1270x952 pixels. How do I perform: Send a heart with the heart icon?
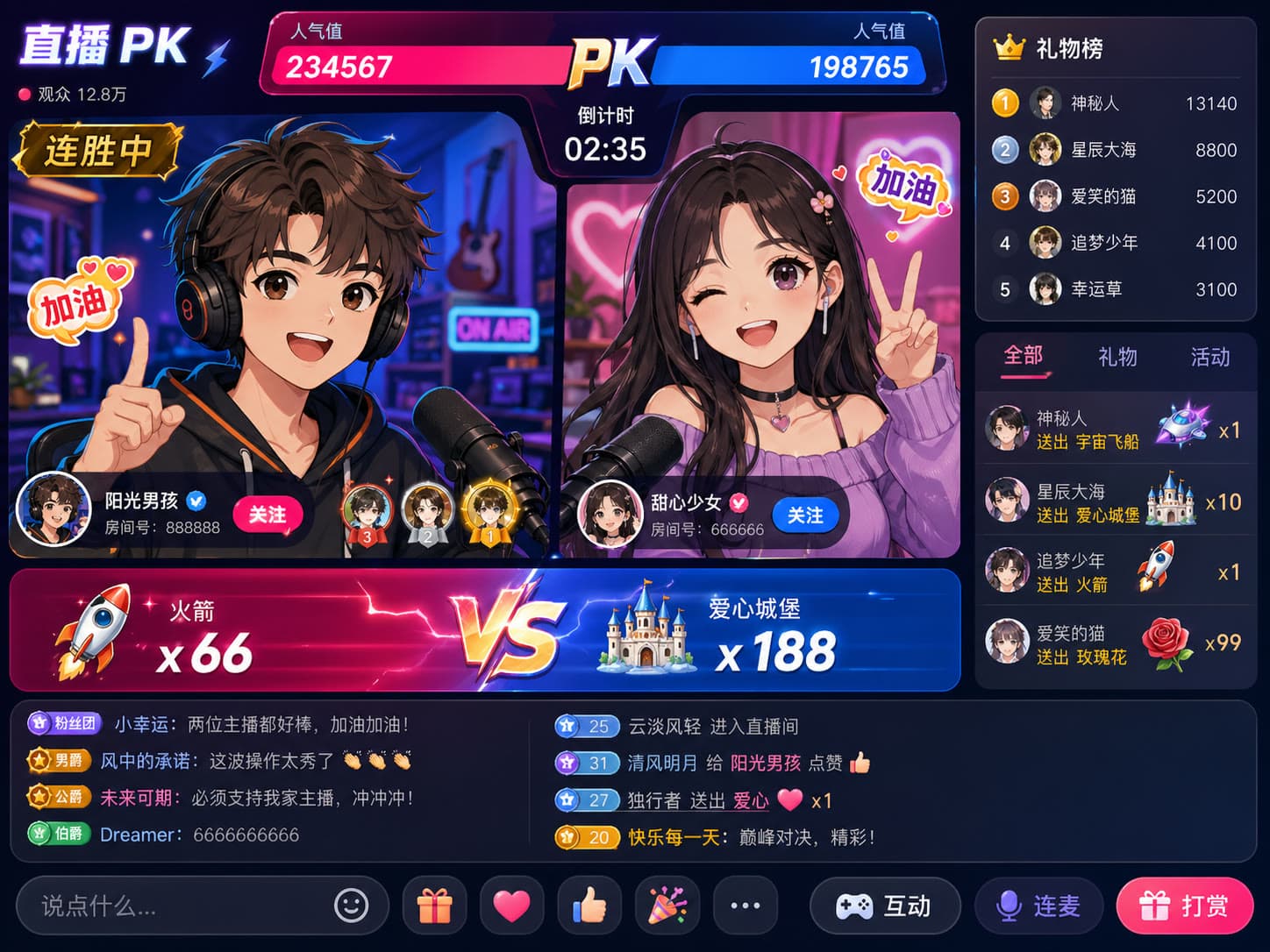pyautogui.click(x=511, y=906)
